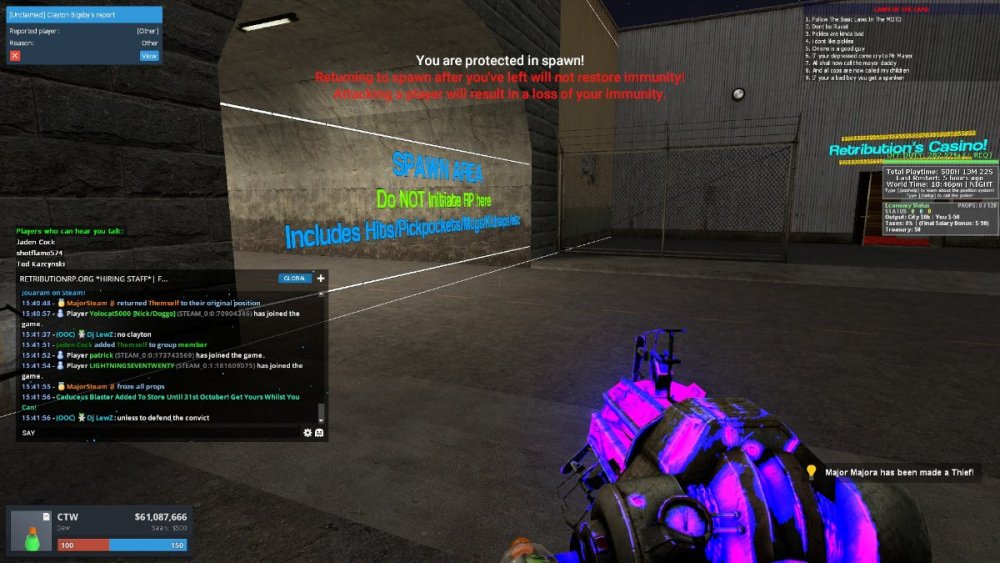Click Dj LewZ's latest OOC message
This screenshot has height=563, width=1000.
[x=160, y=417]
